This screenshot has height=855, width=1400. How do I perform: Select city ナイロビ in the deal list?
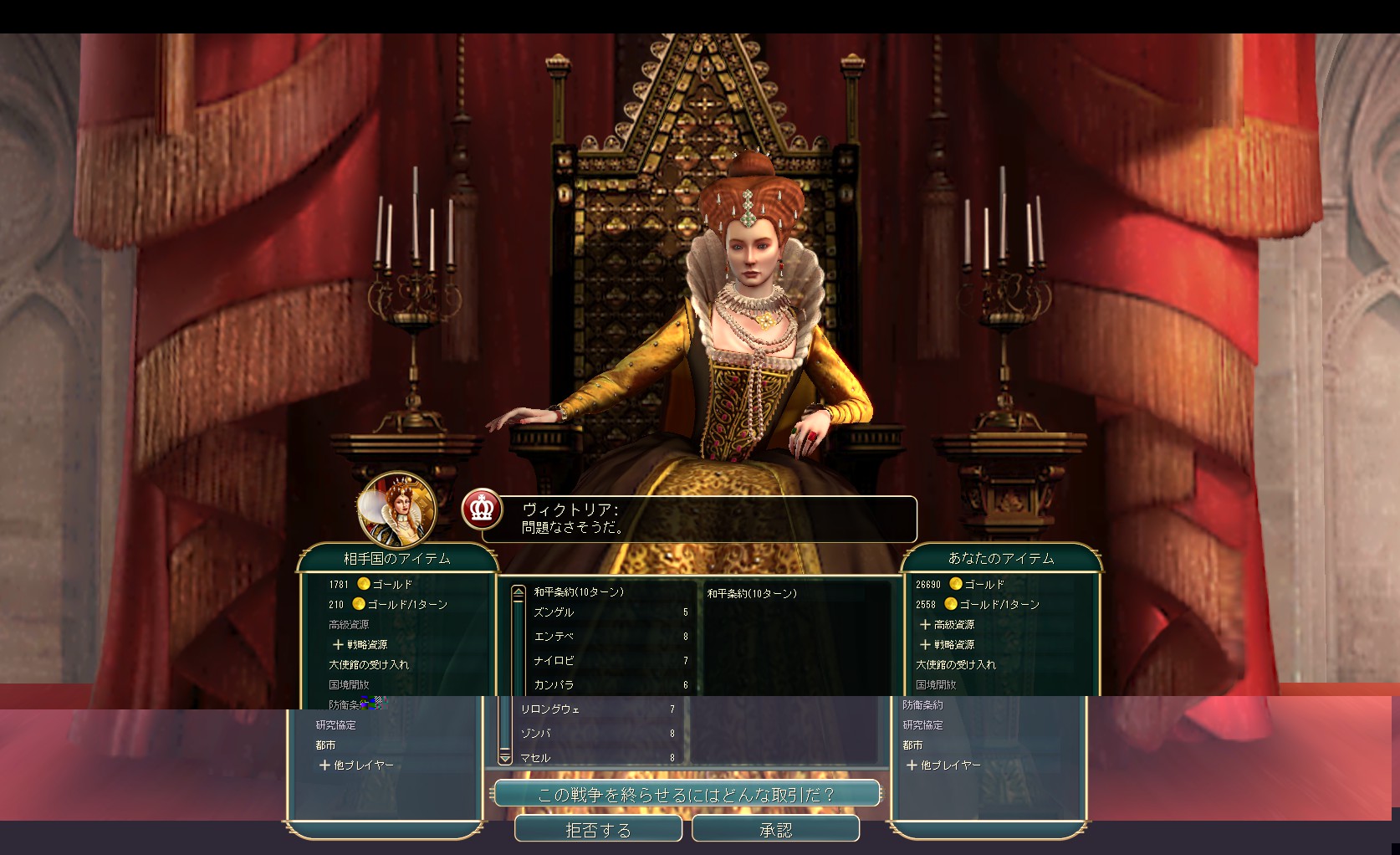(x=554, y=661)
